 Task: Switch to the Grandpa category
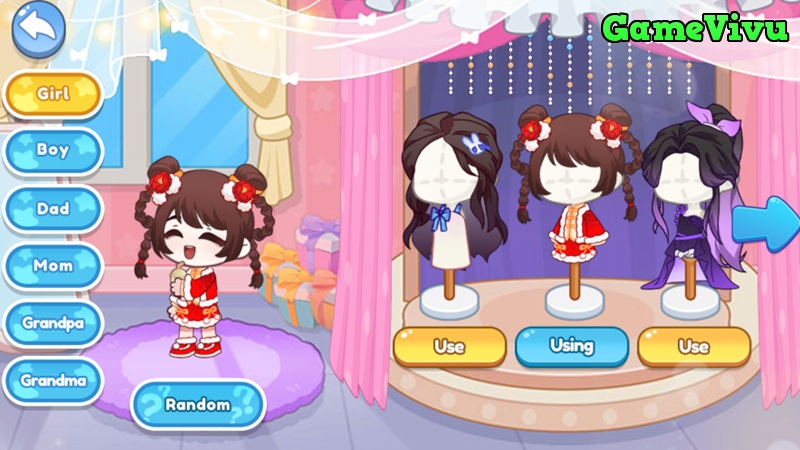click(x=53, y=323)
